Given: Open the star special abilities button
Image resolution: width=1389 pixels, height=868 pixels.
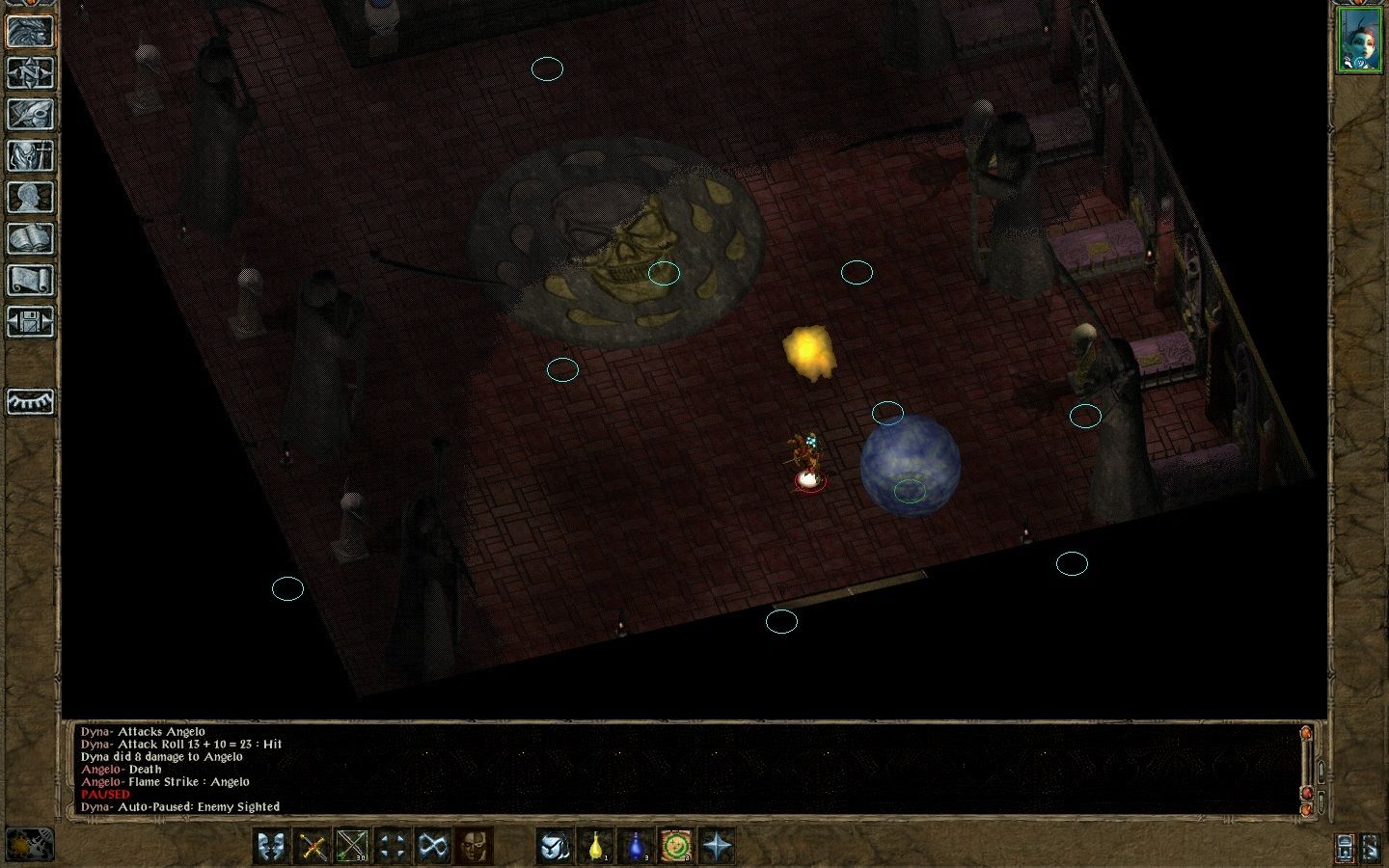Looking at the screenshot, I should point(718,847).
